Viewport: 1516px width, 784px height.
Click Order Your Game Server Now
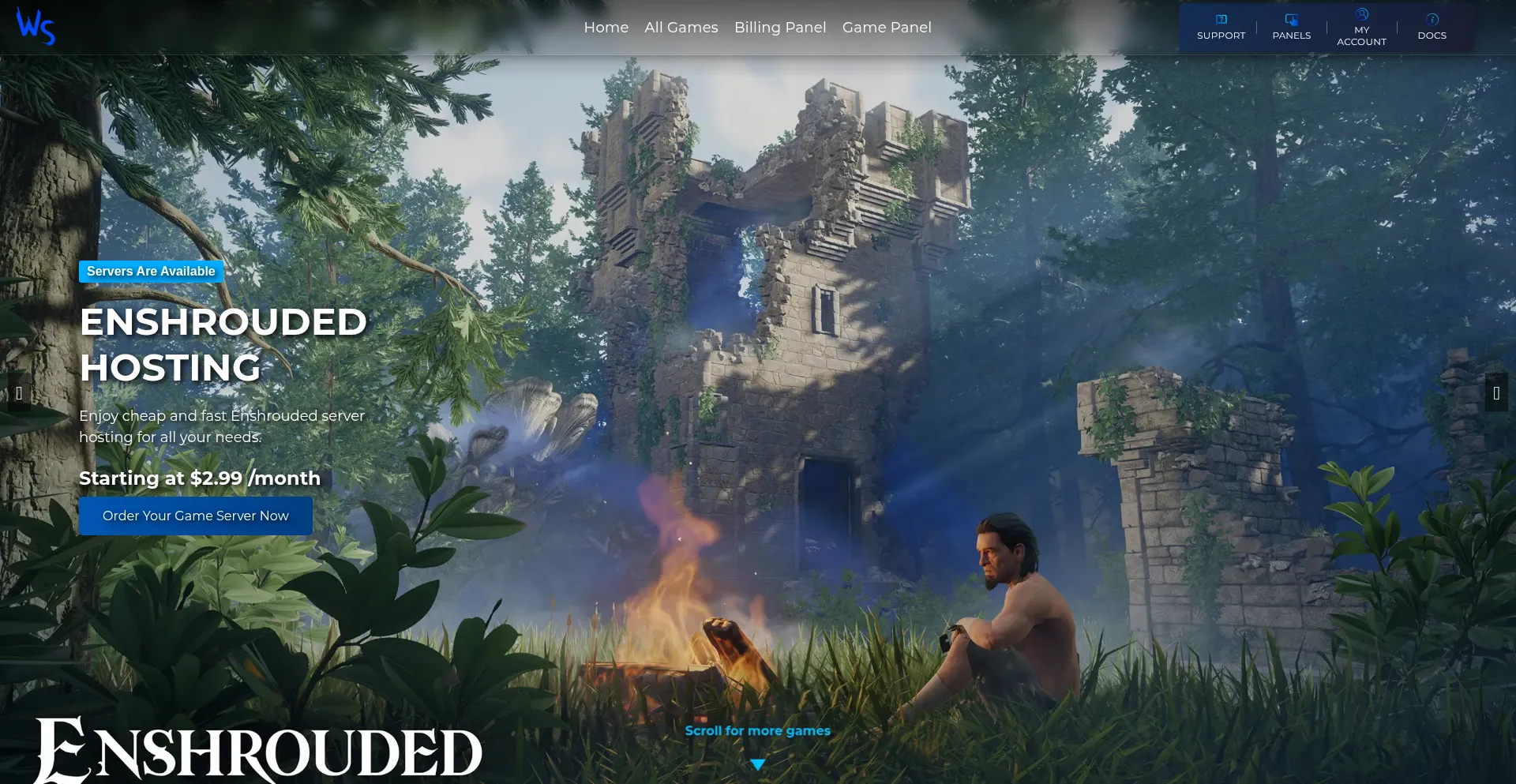pyautogui.click(x=195, y=516)
